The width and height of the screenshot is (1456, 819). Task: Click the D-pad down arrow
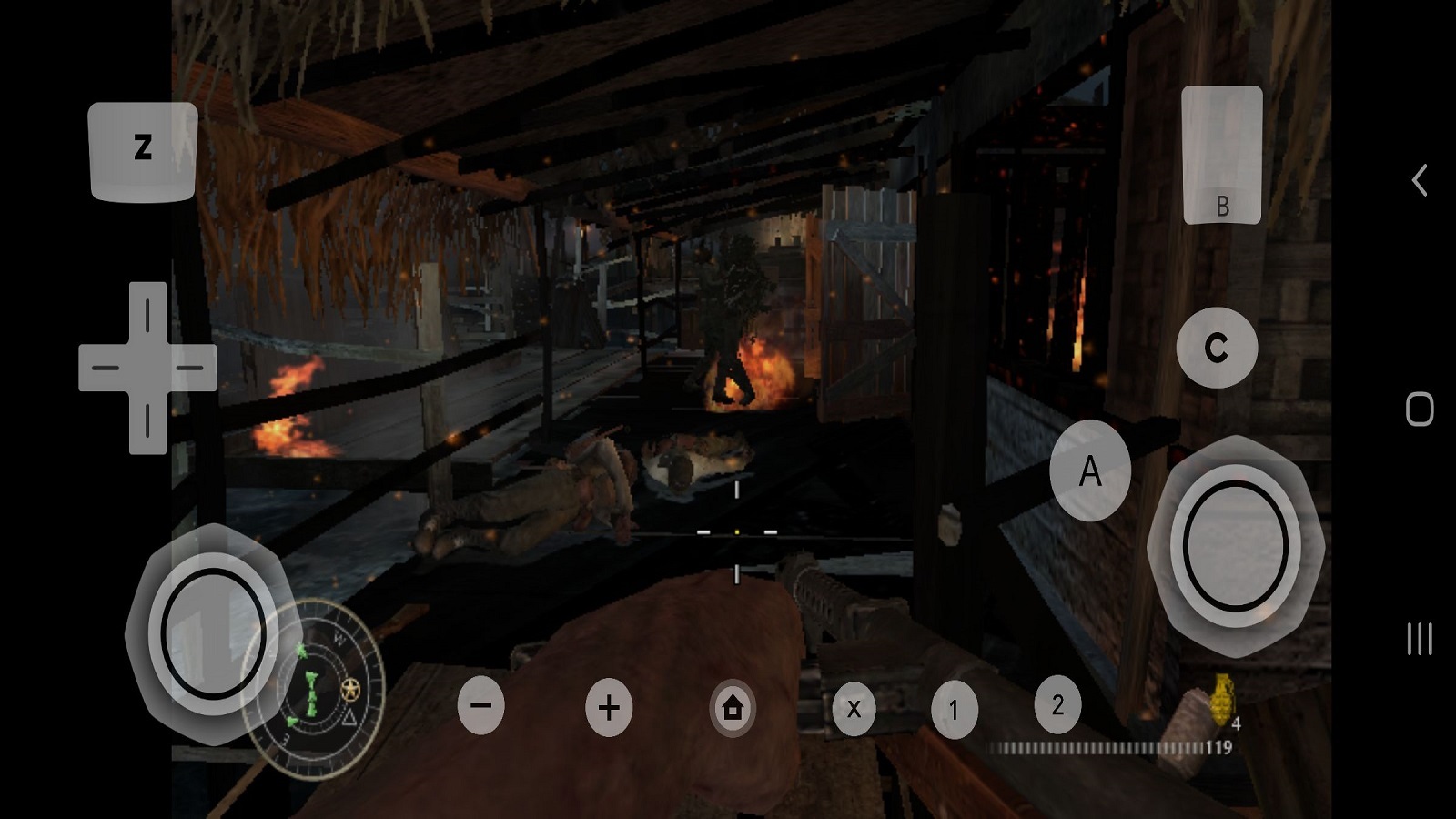click(x=147, y=420)
